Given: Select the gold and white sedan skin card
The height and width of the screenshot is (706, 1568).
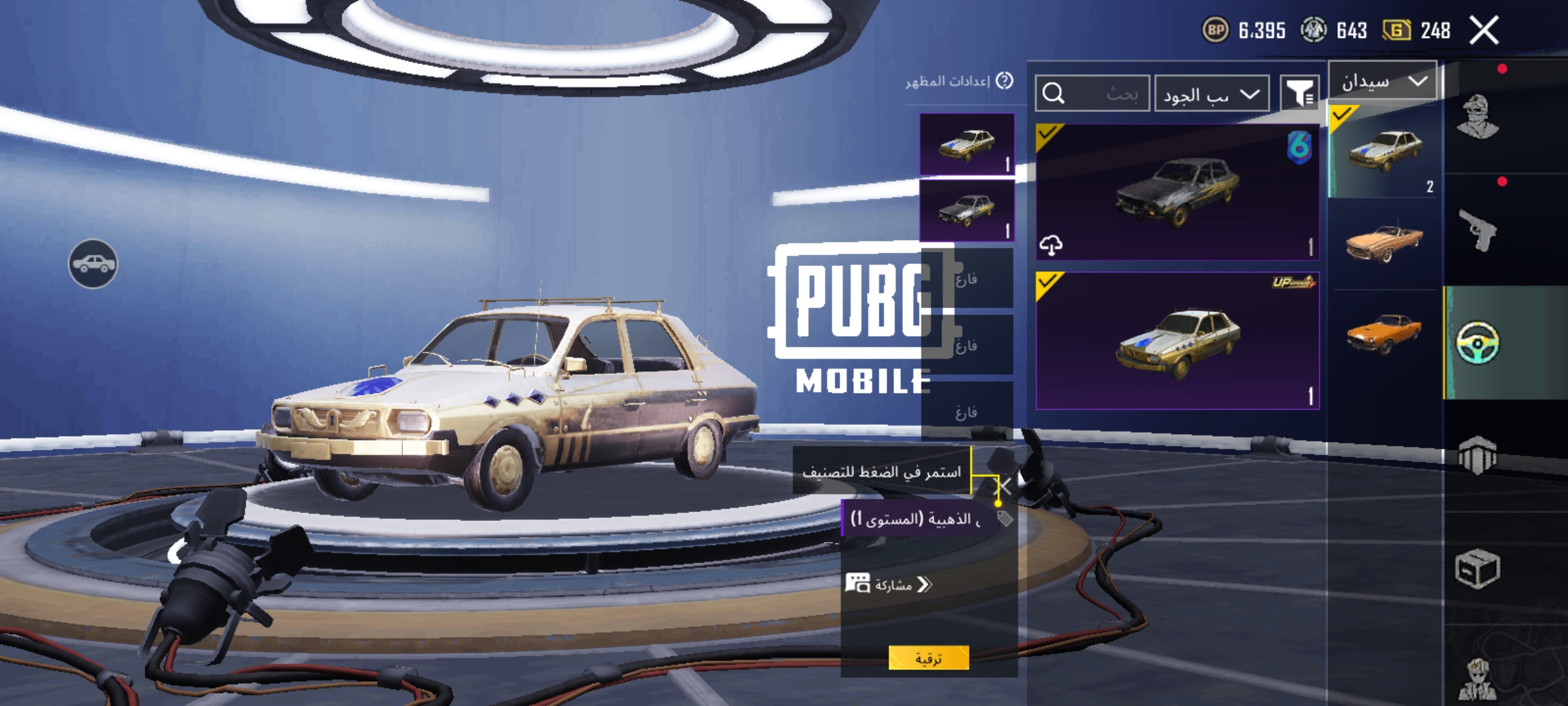Looking at the screenshot, I should click(1177, 341).
